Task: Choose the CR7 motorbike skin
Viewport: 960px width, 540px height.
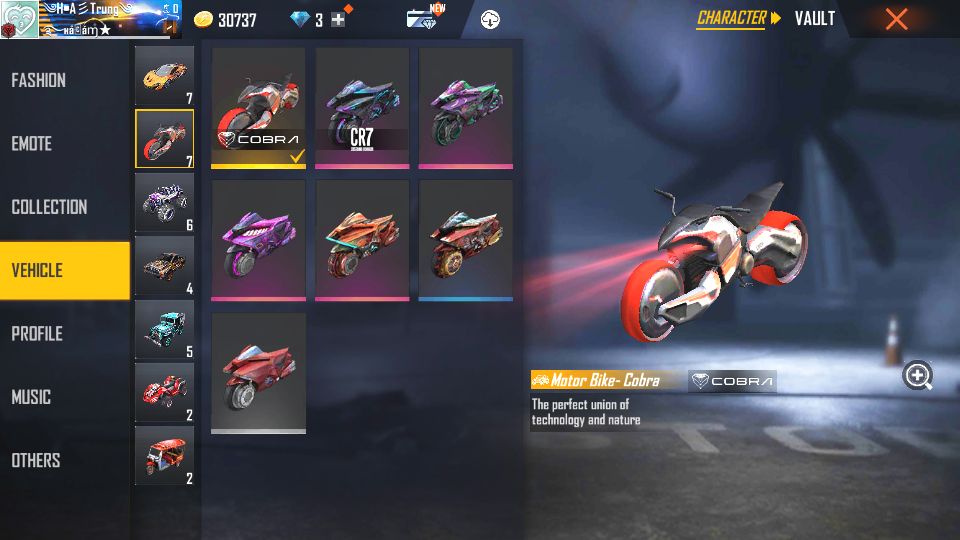Action: tap(362, 108)
